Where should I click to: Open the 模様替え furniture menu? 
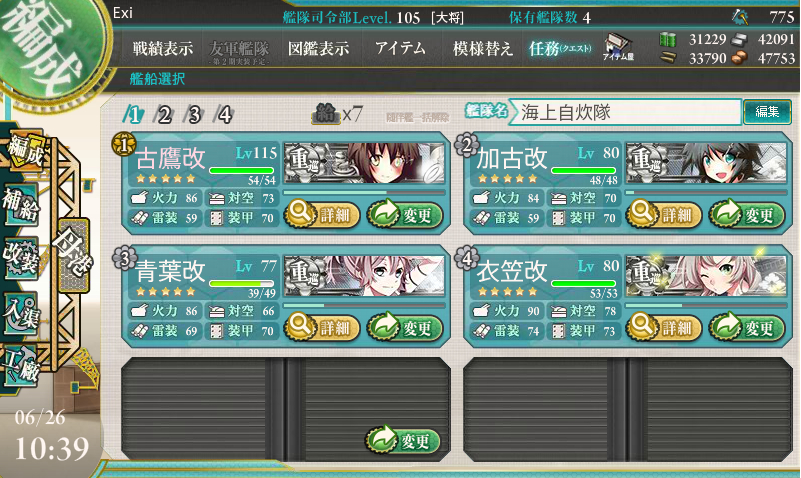pos(483,48)
